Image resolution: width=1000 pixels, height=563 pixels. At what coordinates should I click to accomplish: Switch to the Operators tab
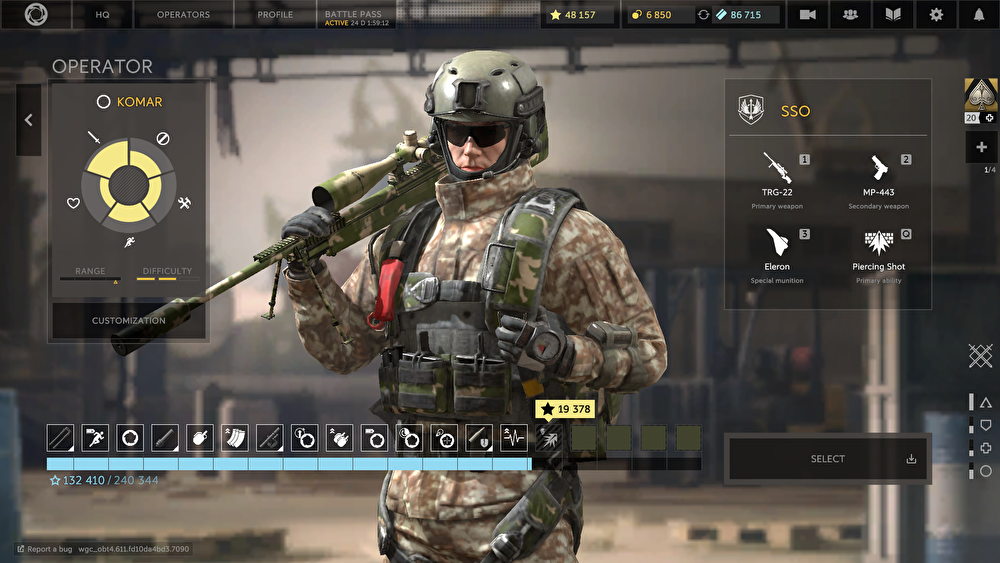click(x=184, y=15)
